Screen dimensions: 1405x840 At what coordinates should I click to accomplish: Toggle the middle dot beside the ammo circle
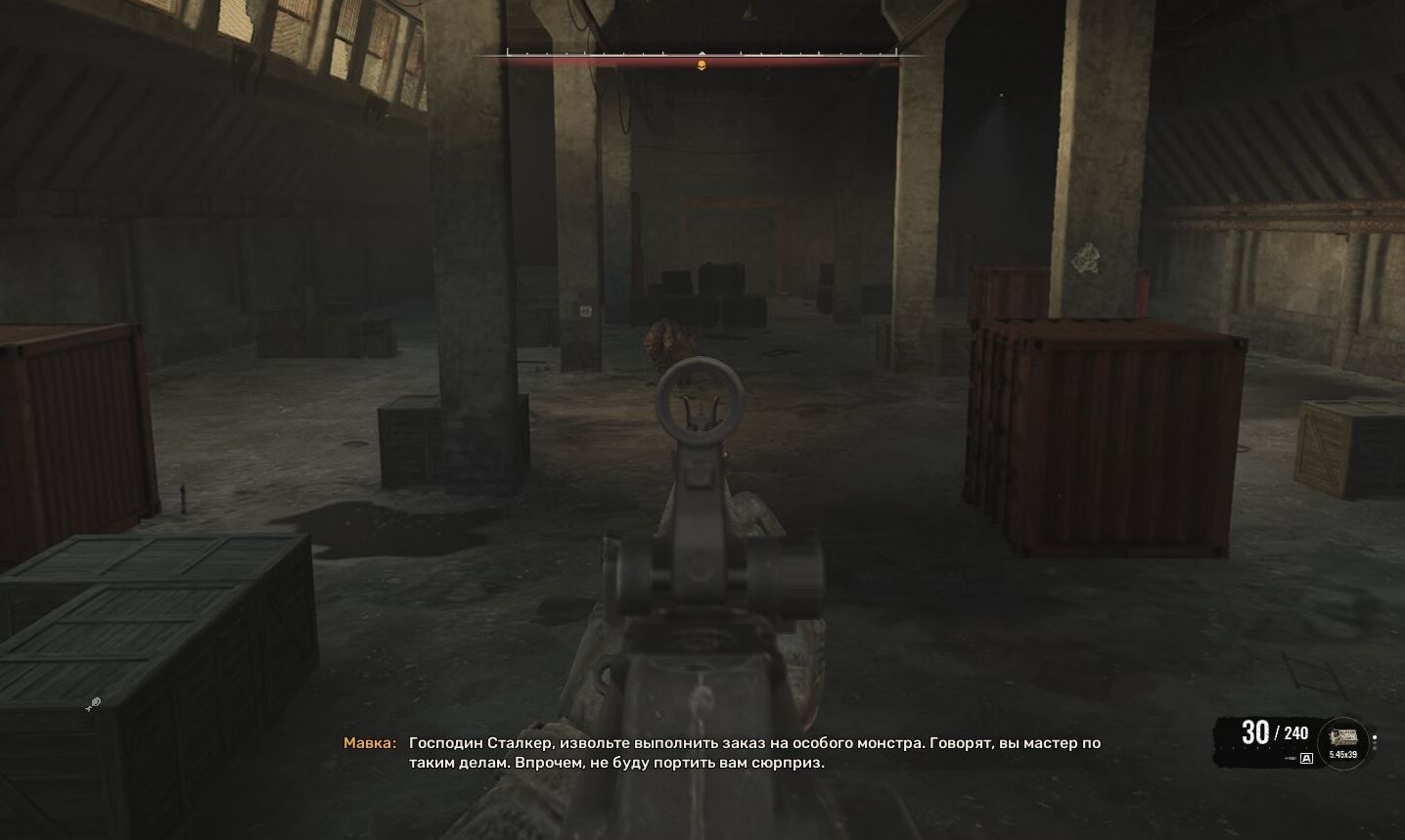click(1375, 742)
